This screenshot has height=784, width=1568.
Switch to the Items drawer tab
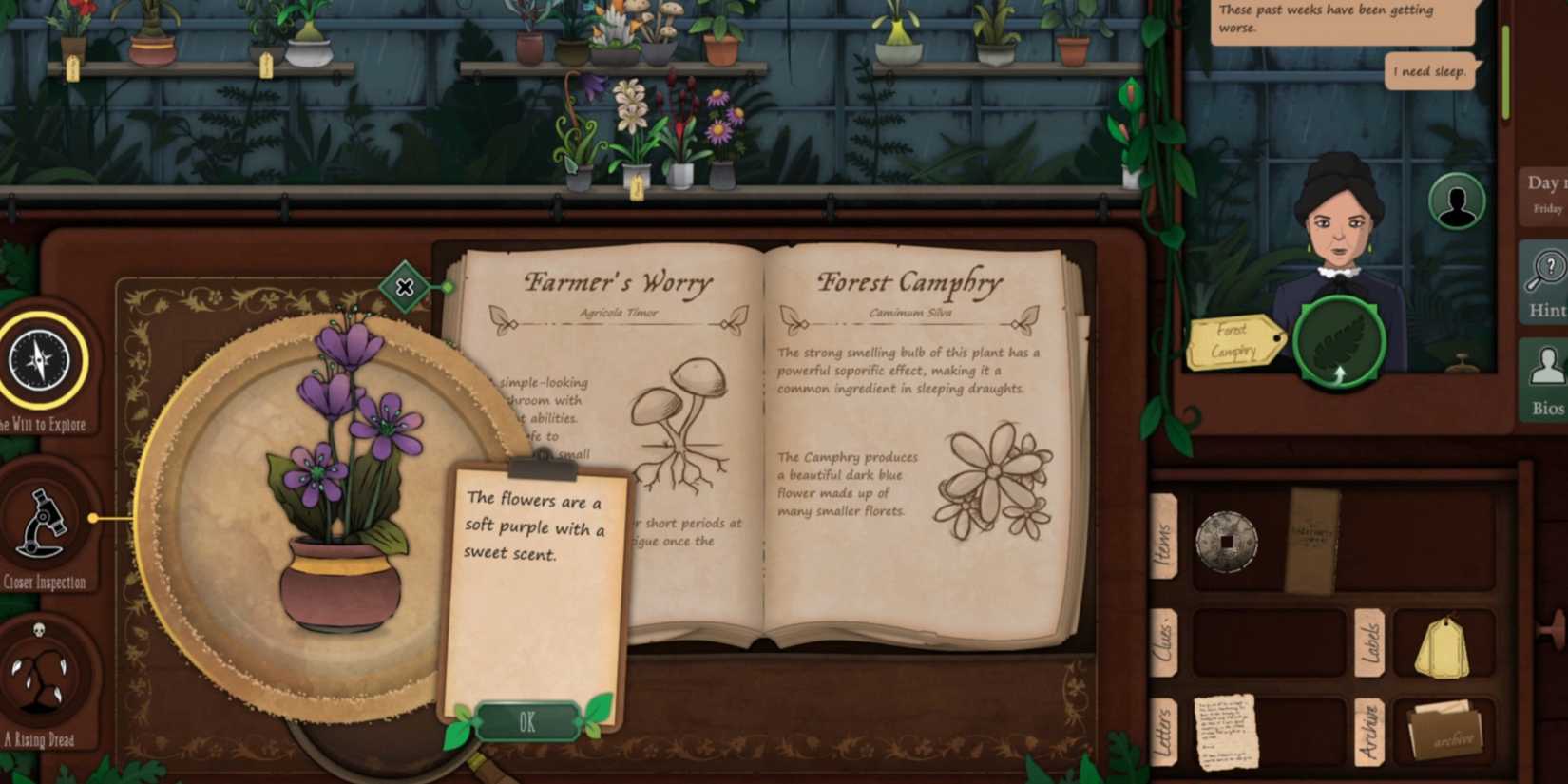tap(1164, 537)
